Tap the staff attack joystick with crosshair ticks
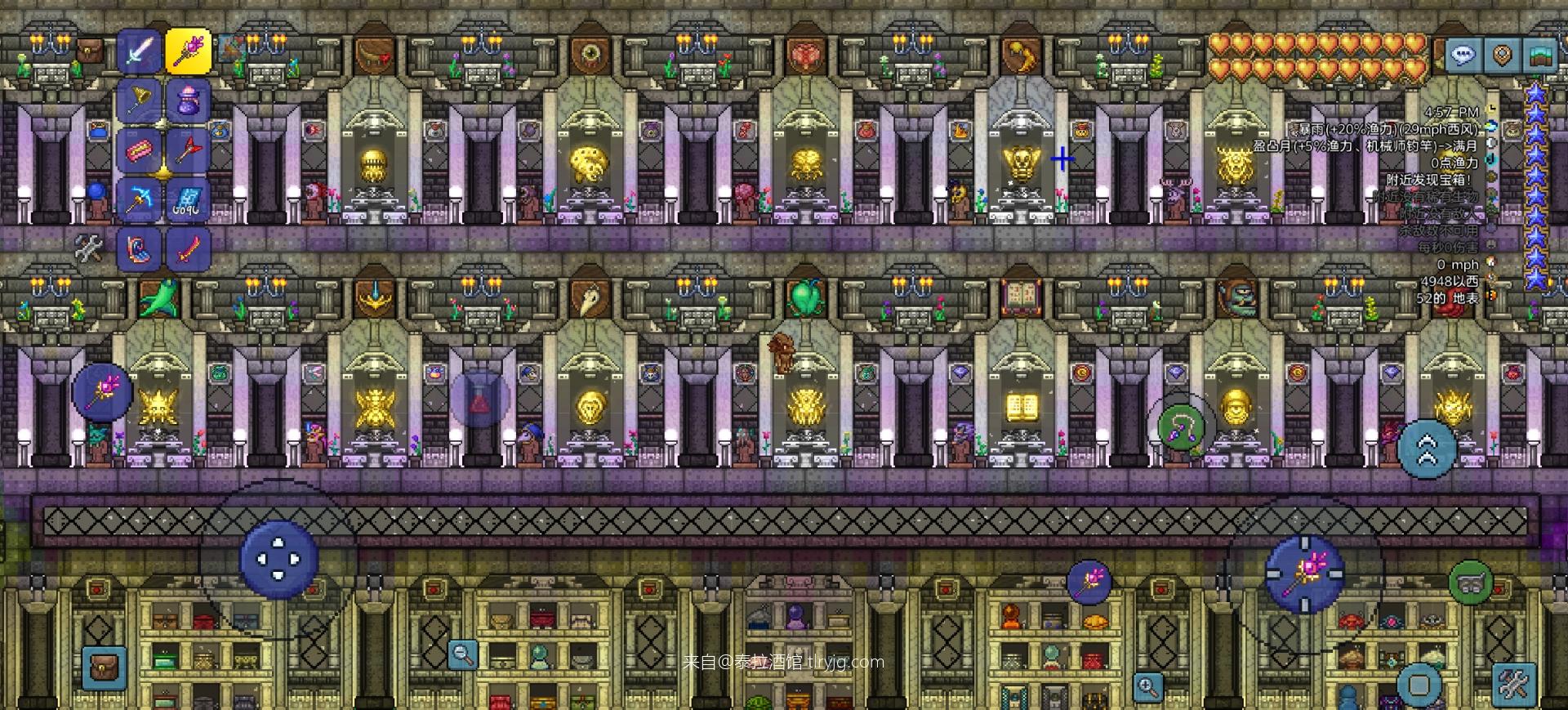The height and width of the screenshot is (710, 1568). (1304, 574)
